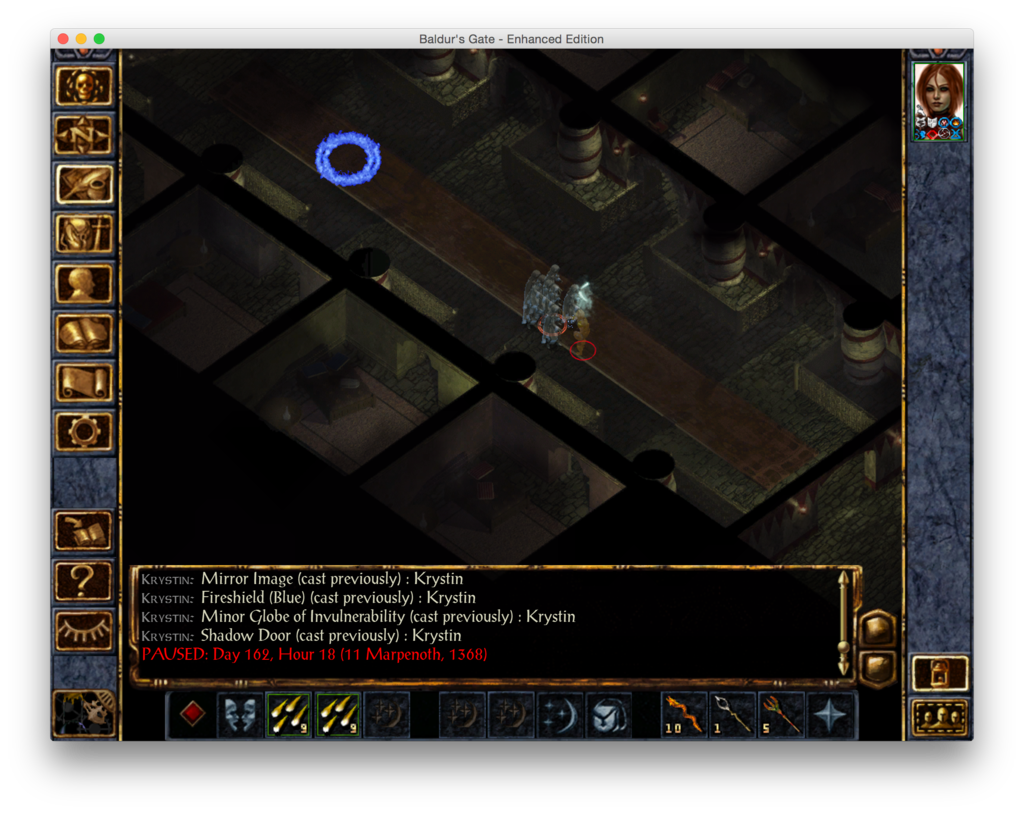Click the red diamond action button
The image size is (1024, 813).
click(192, 714)
